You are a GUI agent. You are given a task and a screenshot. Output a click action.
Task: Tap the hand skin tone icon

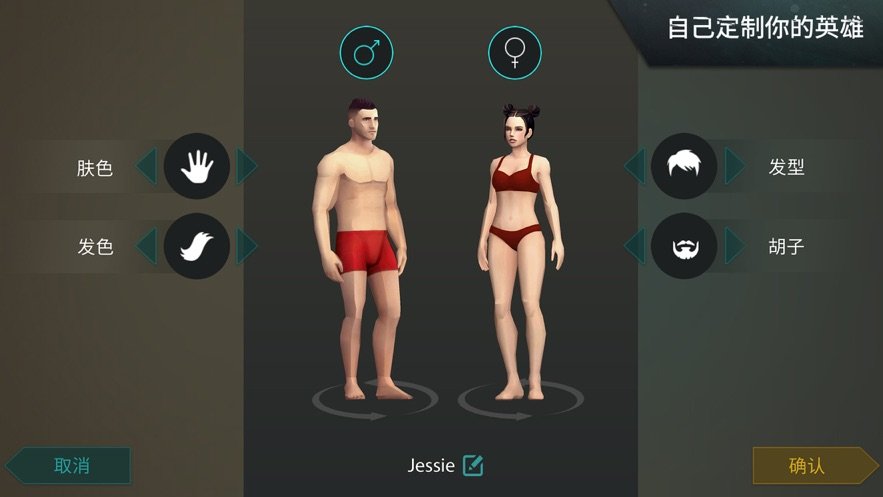[197, 166]
